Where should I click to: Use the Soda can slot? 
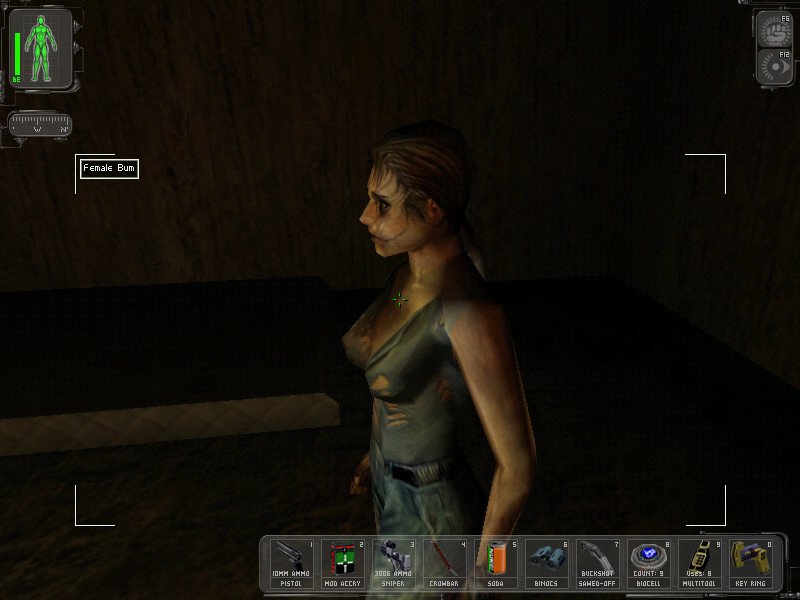497,563
